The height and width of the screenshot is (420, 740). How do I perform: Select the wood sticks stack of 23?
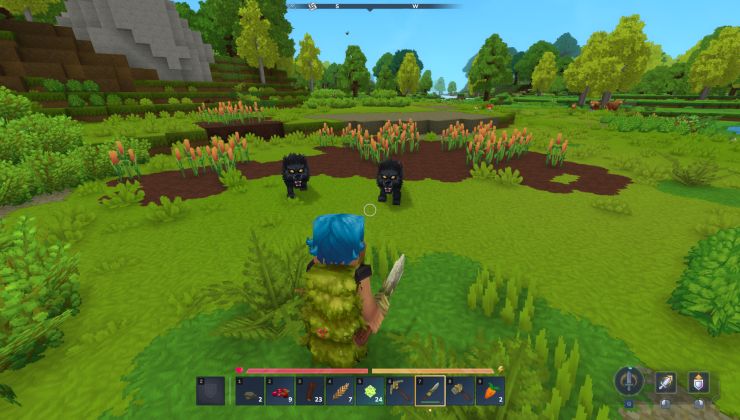pyautogui.click(x=310, y=390)
